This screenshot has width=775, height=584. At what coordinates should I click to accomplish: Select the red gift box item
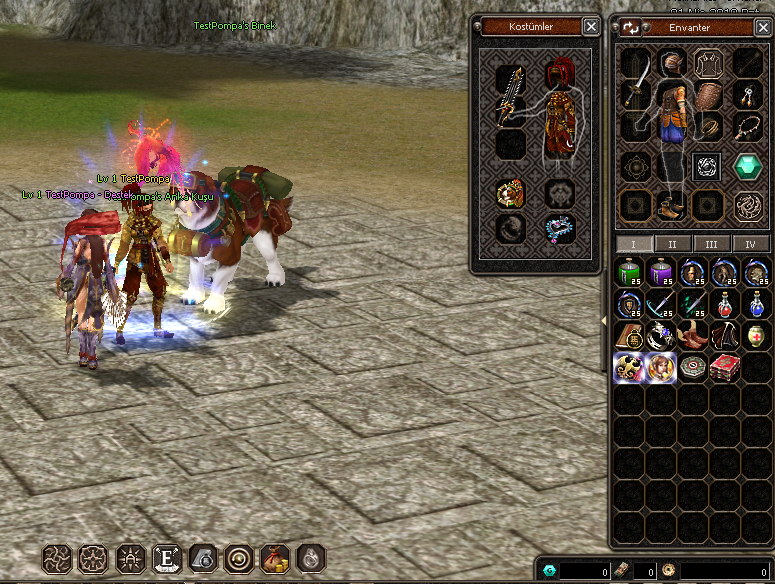(724, 368)
